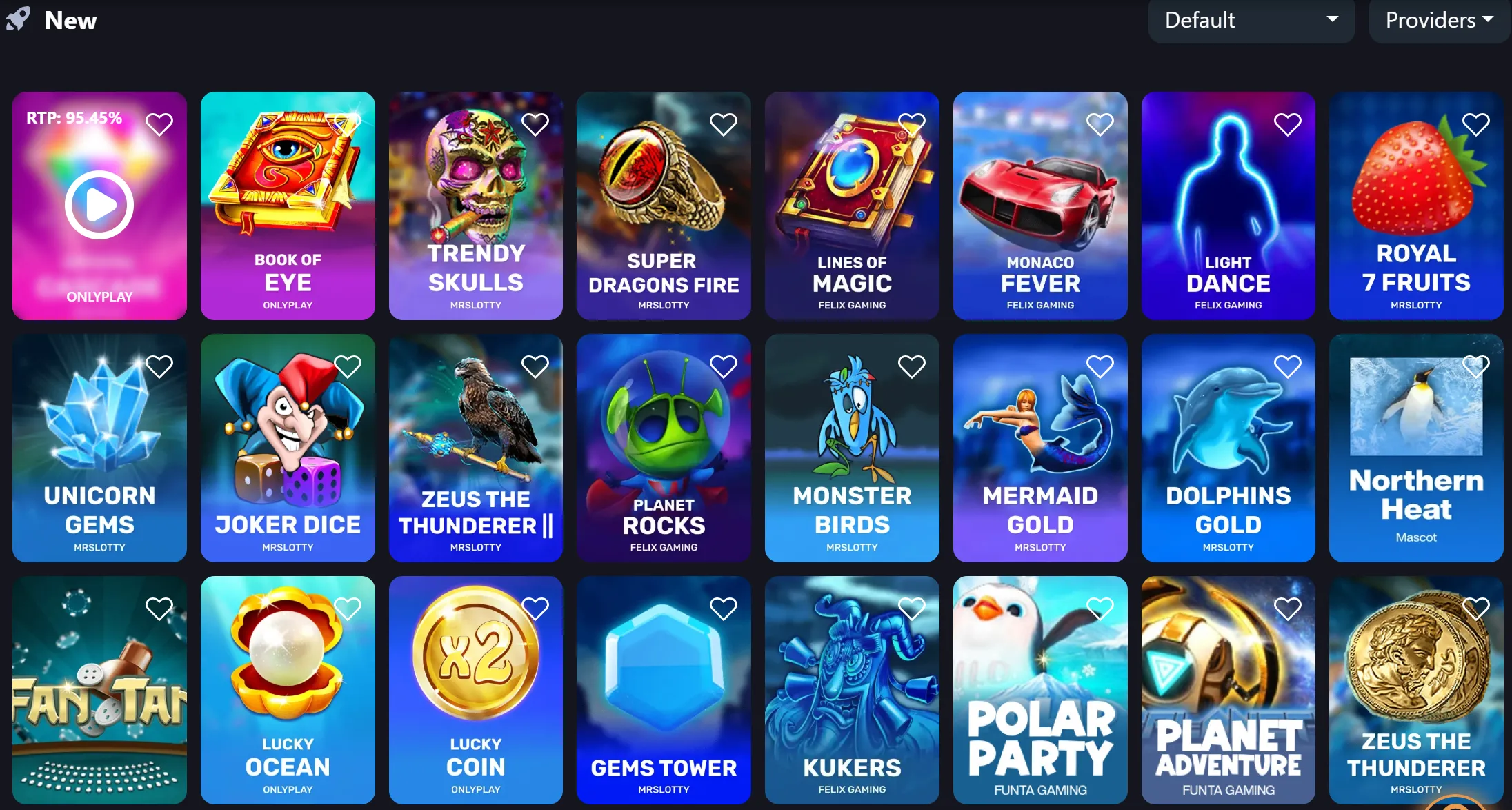Open the Default sorting dropdown
The height and width of the screenshot is (810, 1512).
(1251, 21)
